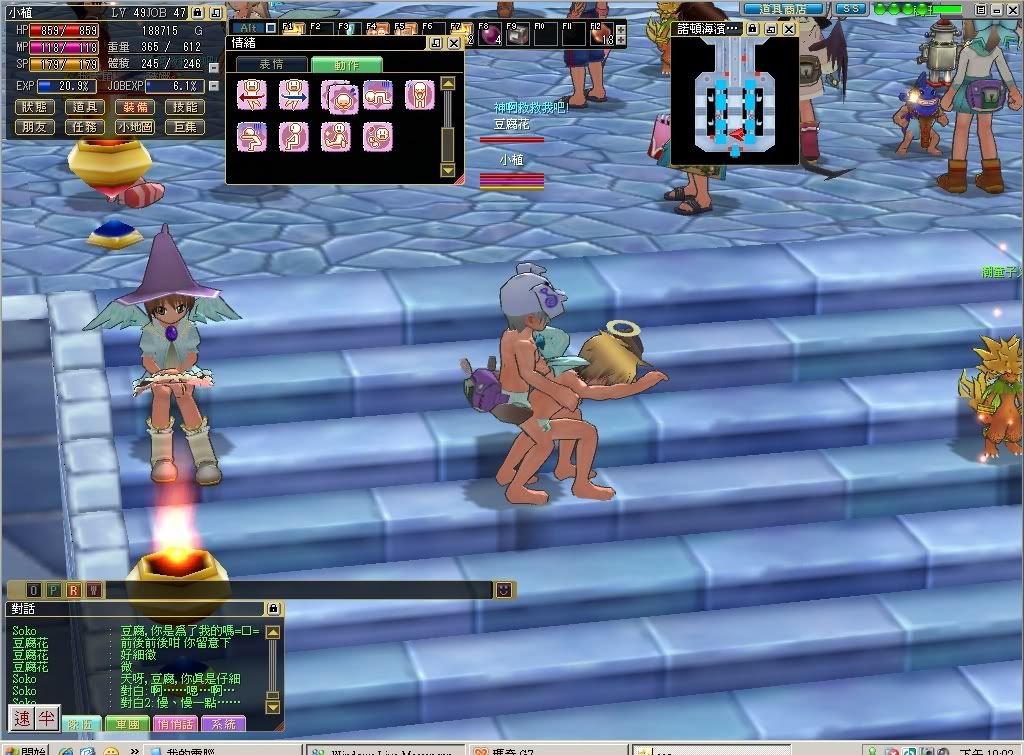Switch to the 表情 expressions tab

(x=271, y=64)
